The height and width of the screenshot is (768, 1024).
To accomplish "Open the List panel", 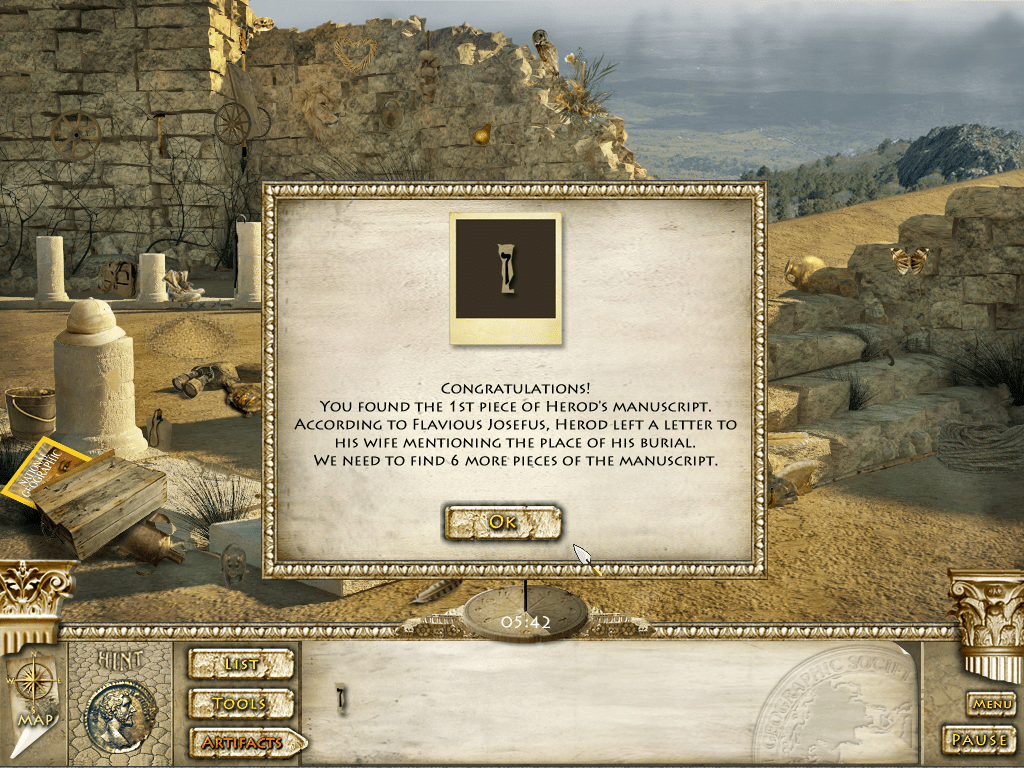I will [x=241, y=664].
